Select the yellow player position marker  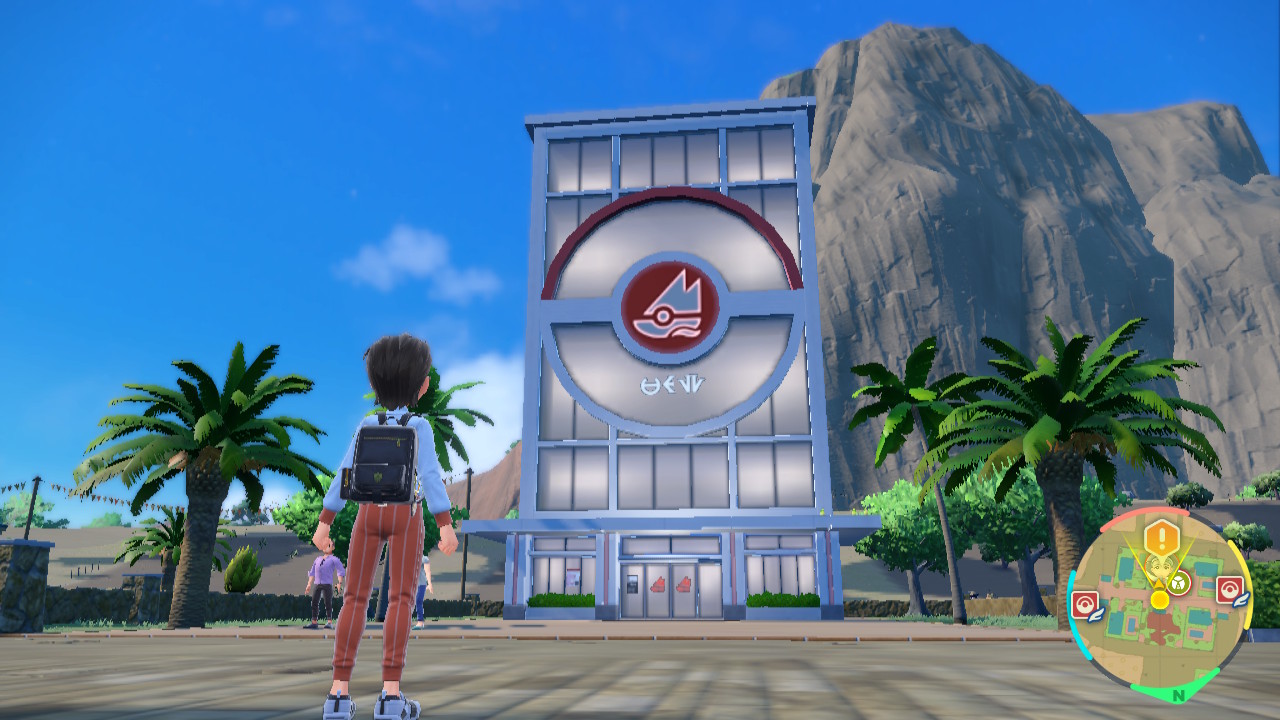click(1159, 599)
